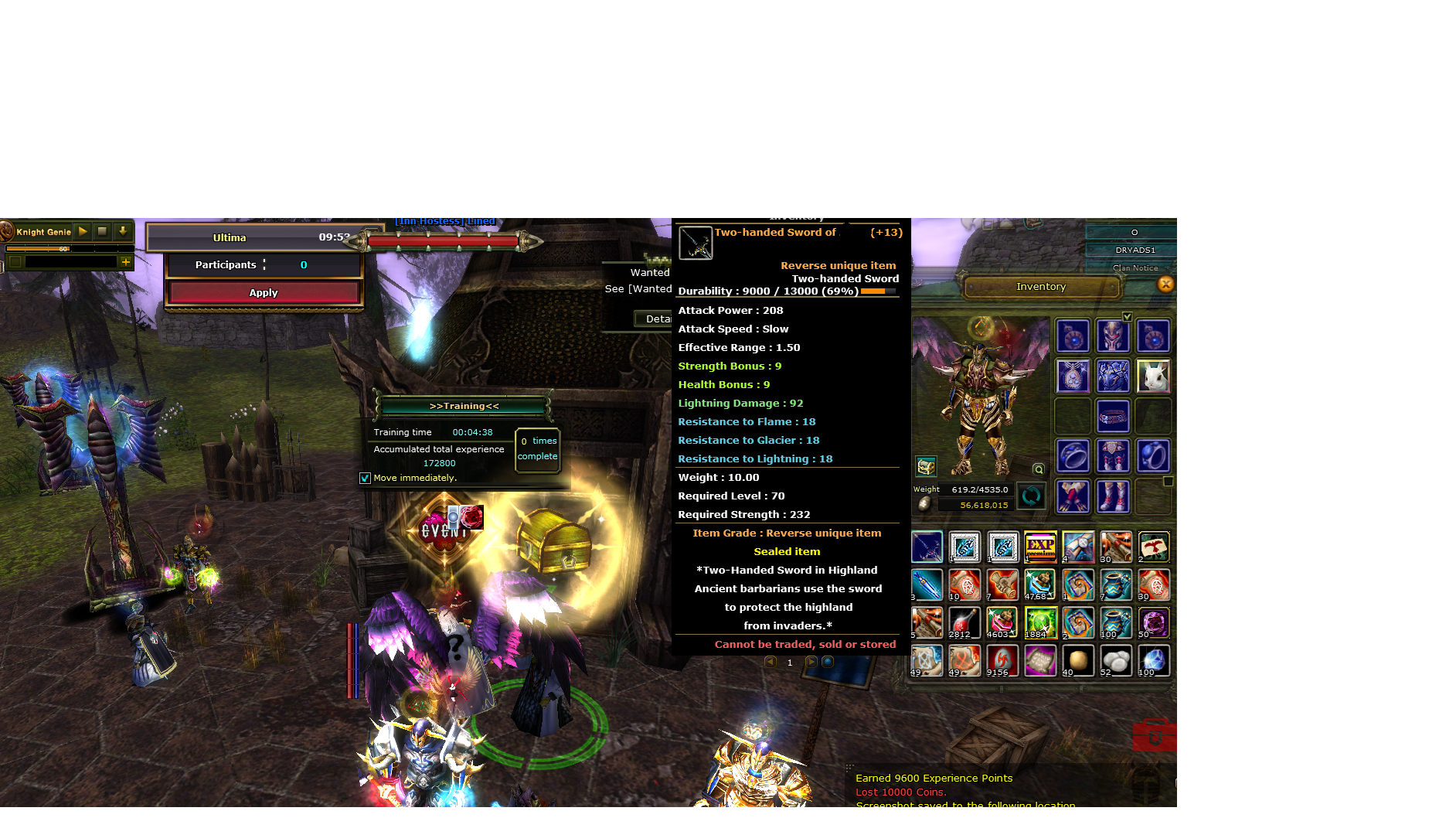This screenshot has height=828, width=1456.
Task: Open the Clan Notice panel
Action: (1138, 267)
